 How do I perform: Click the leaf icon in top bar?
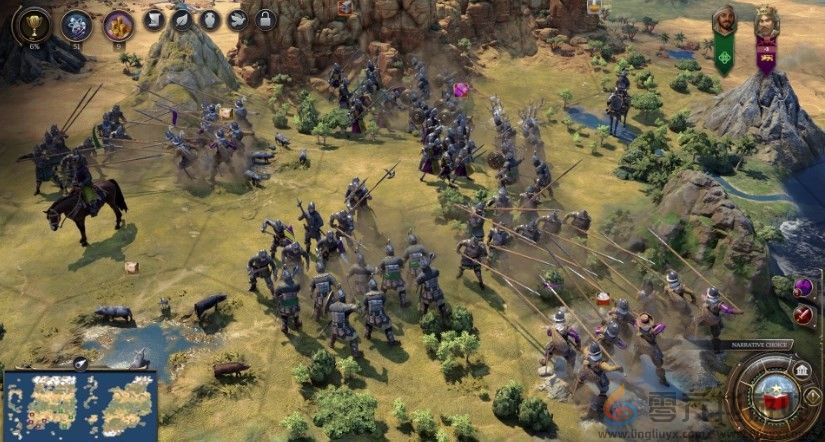[x=181, y=19]
